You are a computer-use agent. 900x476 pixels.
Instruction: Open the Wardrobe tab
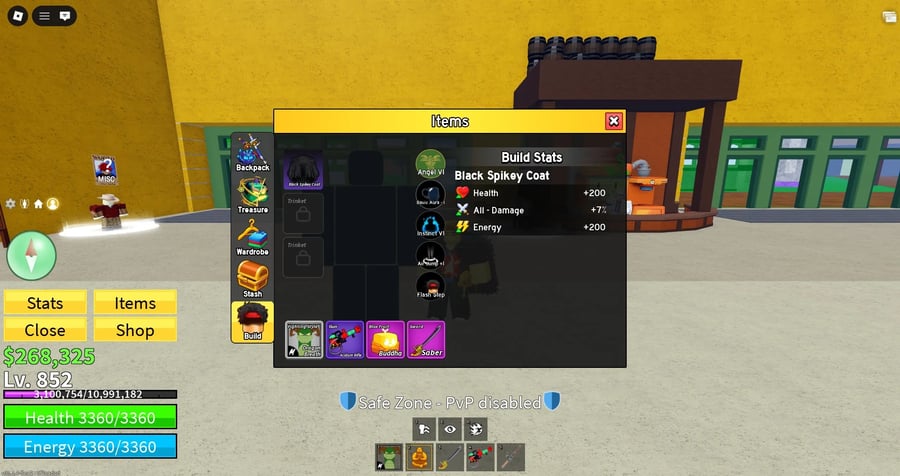tap(252, 238)
